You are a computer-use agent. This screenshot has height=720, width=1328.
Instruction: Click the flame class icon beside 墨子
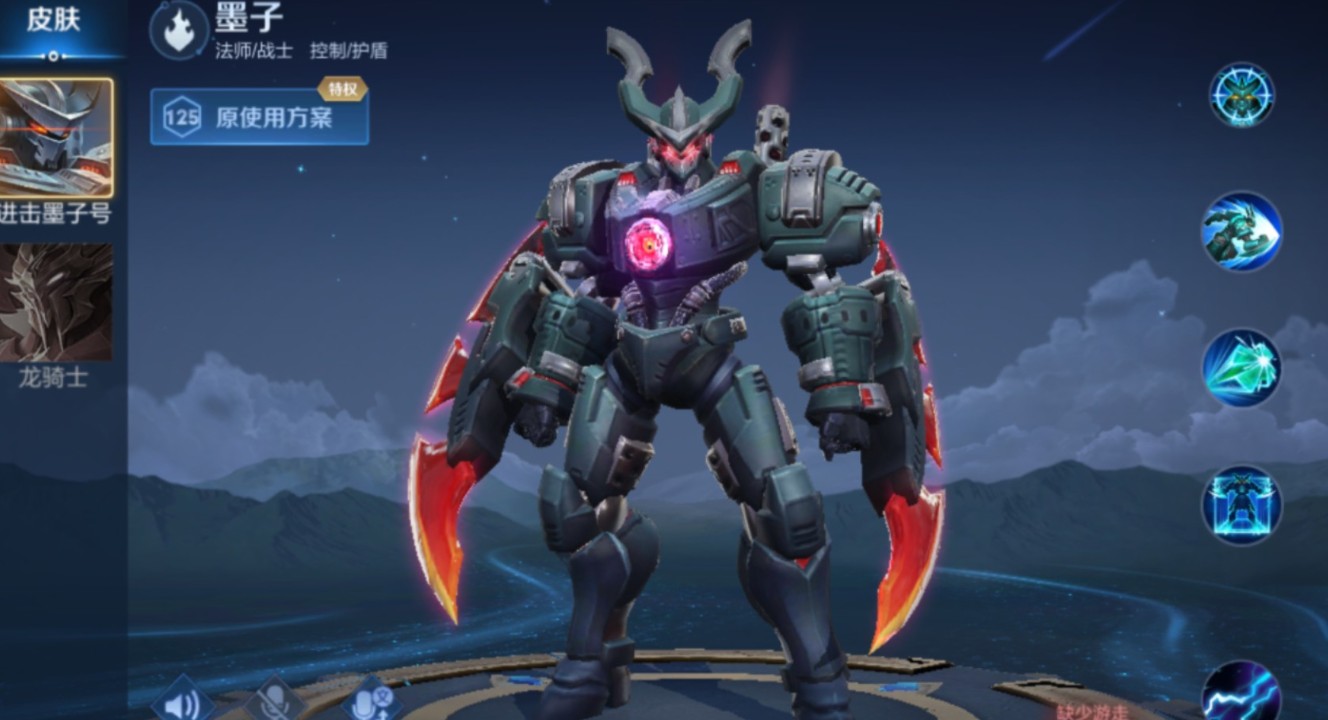(x=179, y=30)
